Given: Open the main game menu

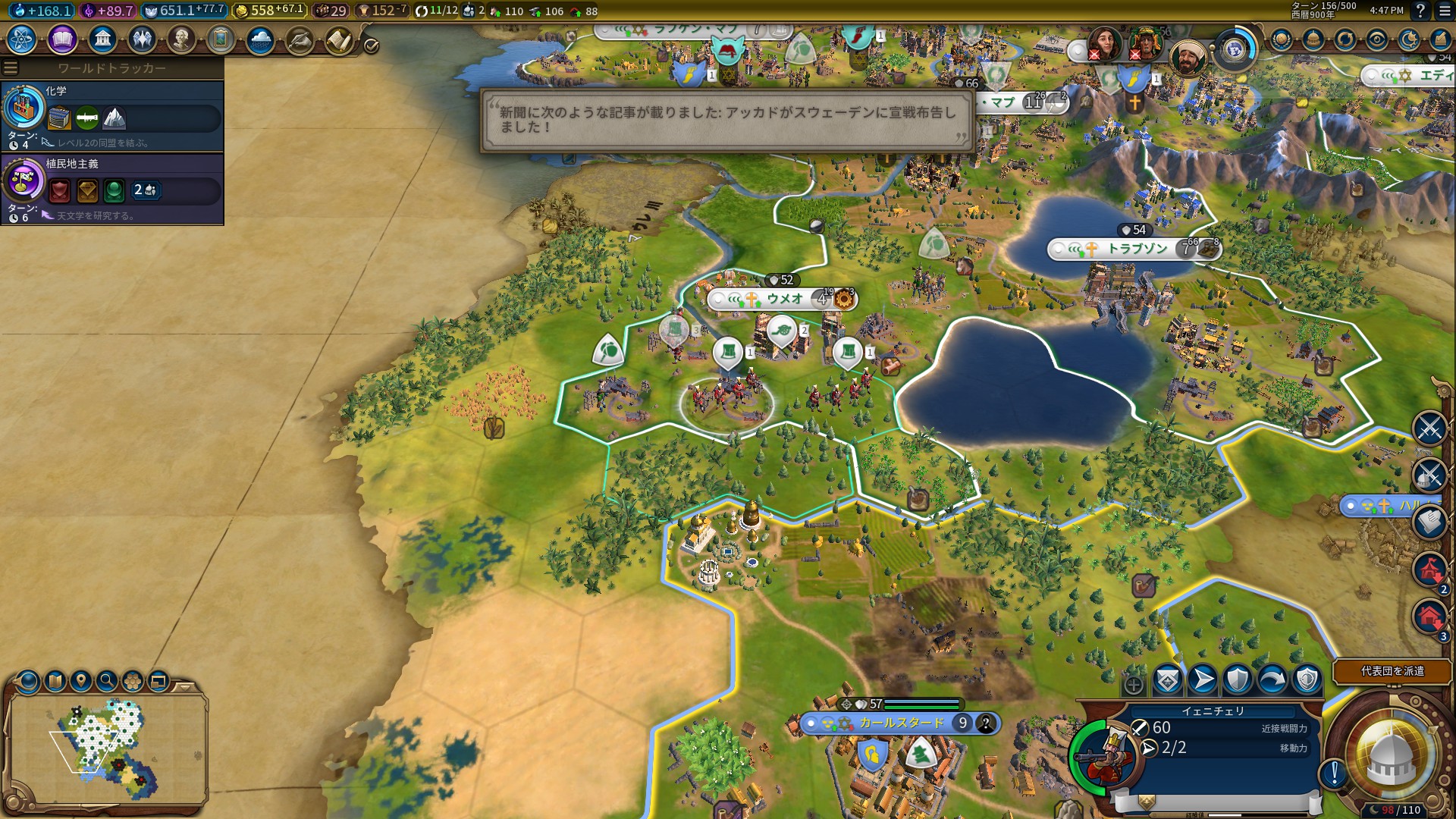Looking at the screenshot, I should tap(1445, 11).
